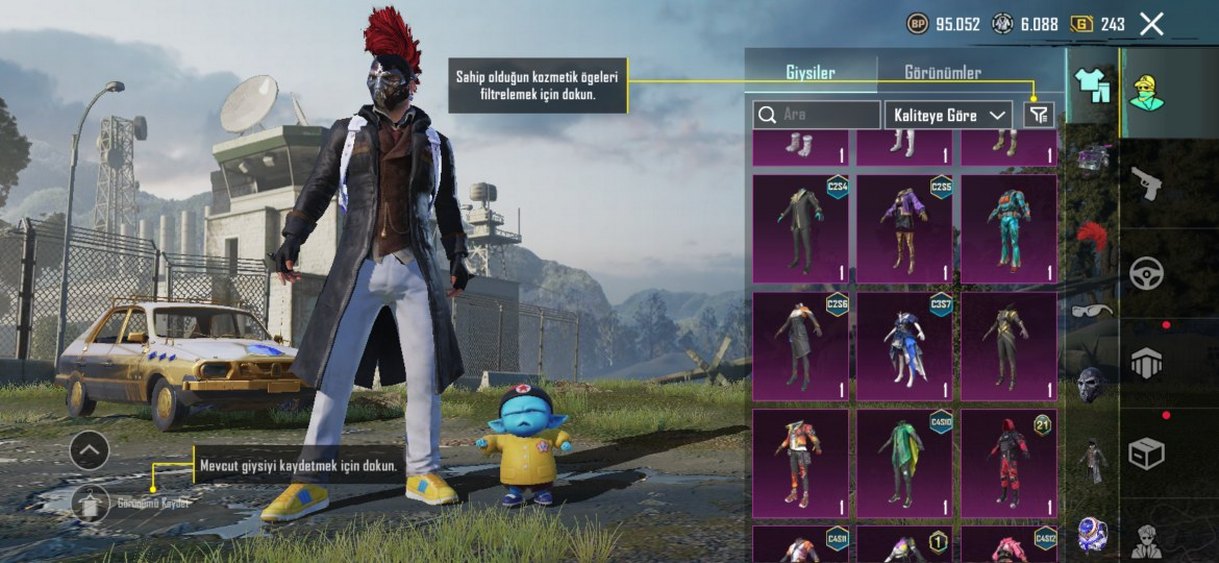Click the Ara search field
Screen dimensions: 1219x563
click(817, 115)
